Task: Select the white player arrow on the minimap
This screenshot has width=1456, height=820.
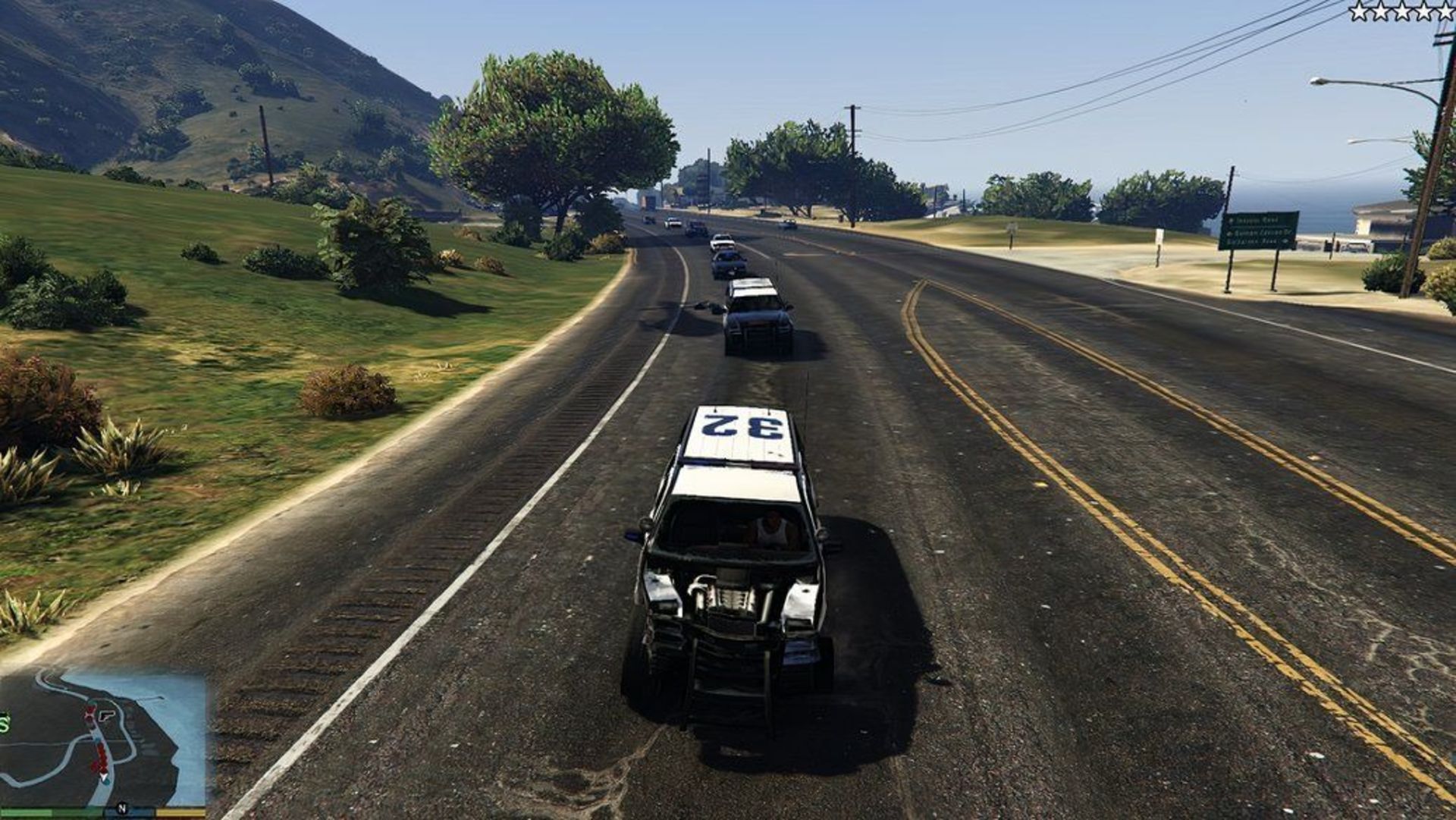Action: [x=104, y=777]
